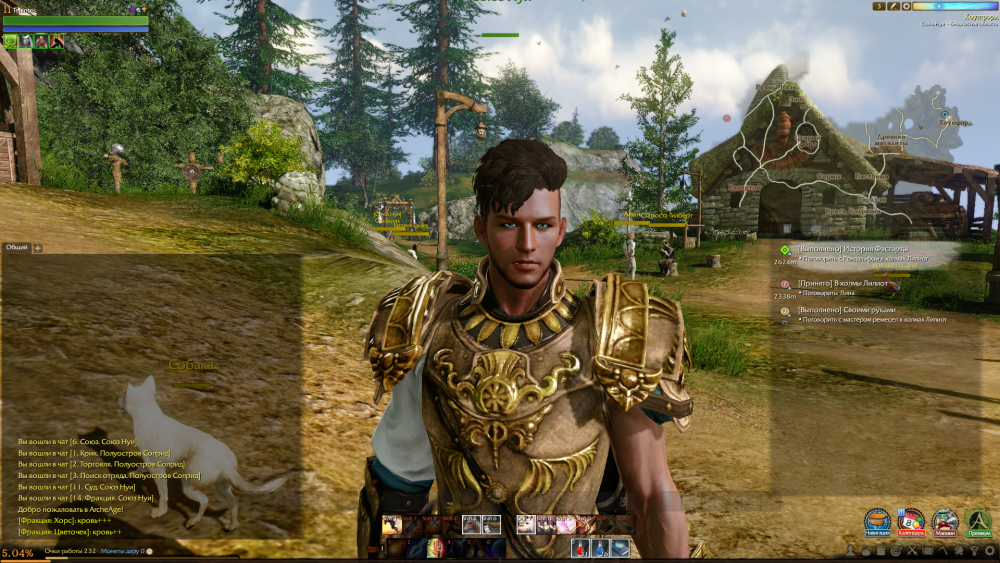Image resolution: width=1000 pixels, height=563 pixels.
Task: Add a new chat tab with plus button
Action: point(38,247)
